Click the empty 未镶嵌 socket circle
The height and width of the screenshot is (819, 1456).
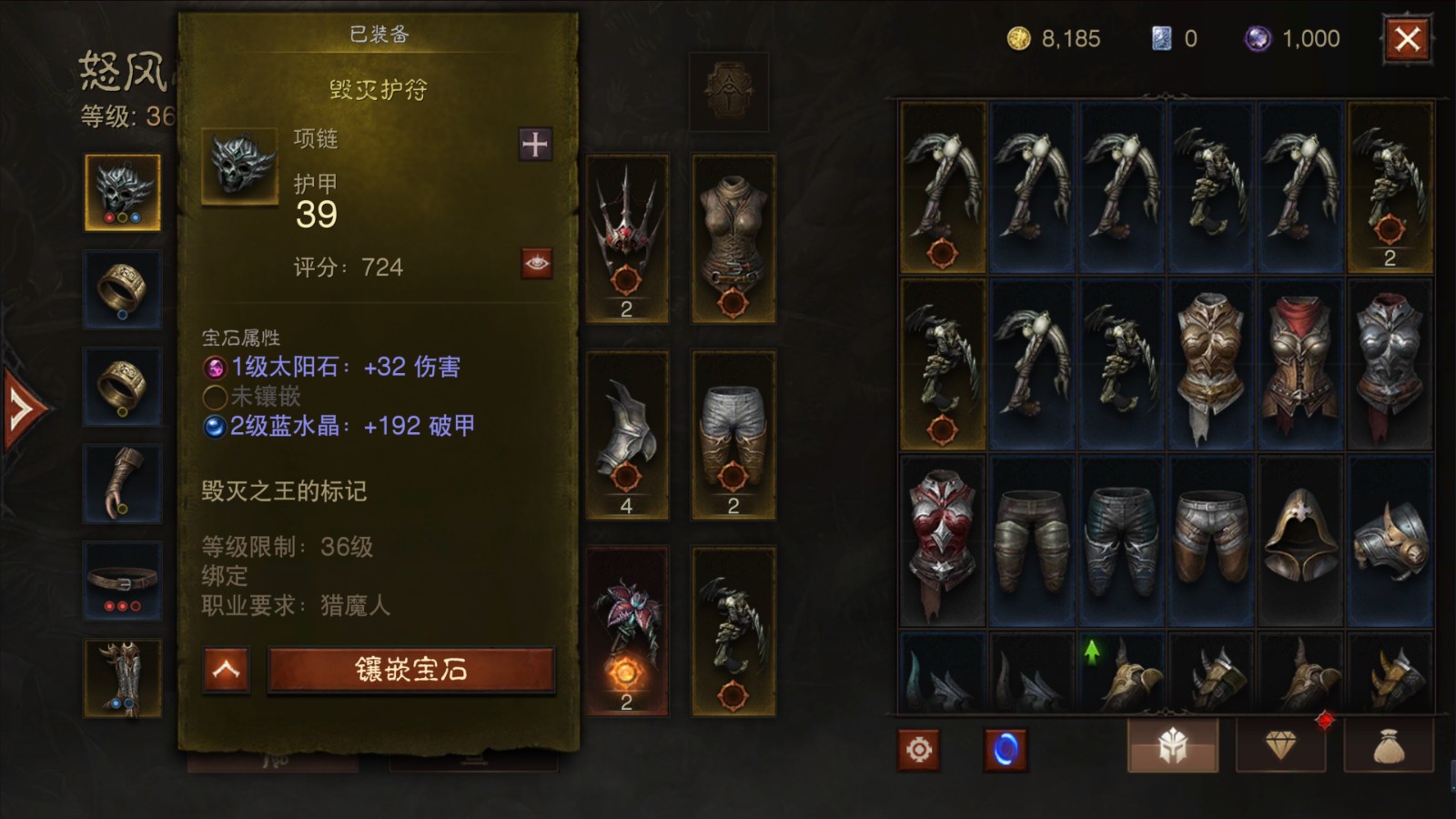(216, 396)
